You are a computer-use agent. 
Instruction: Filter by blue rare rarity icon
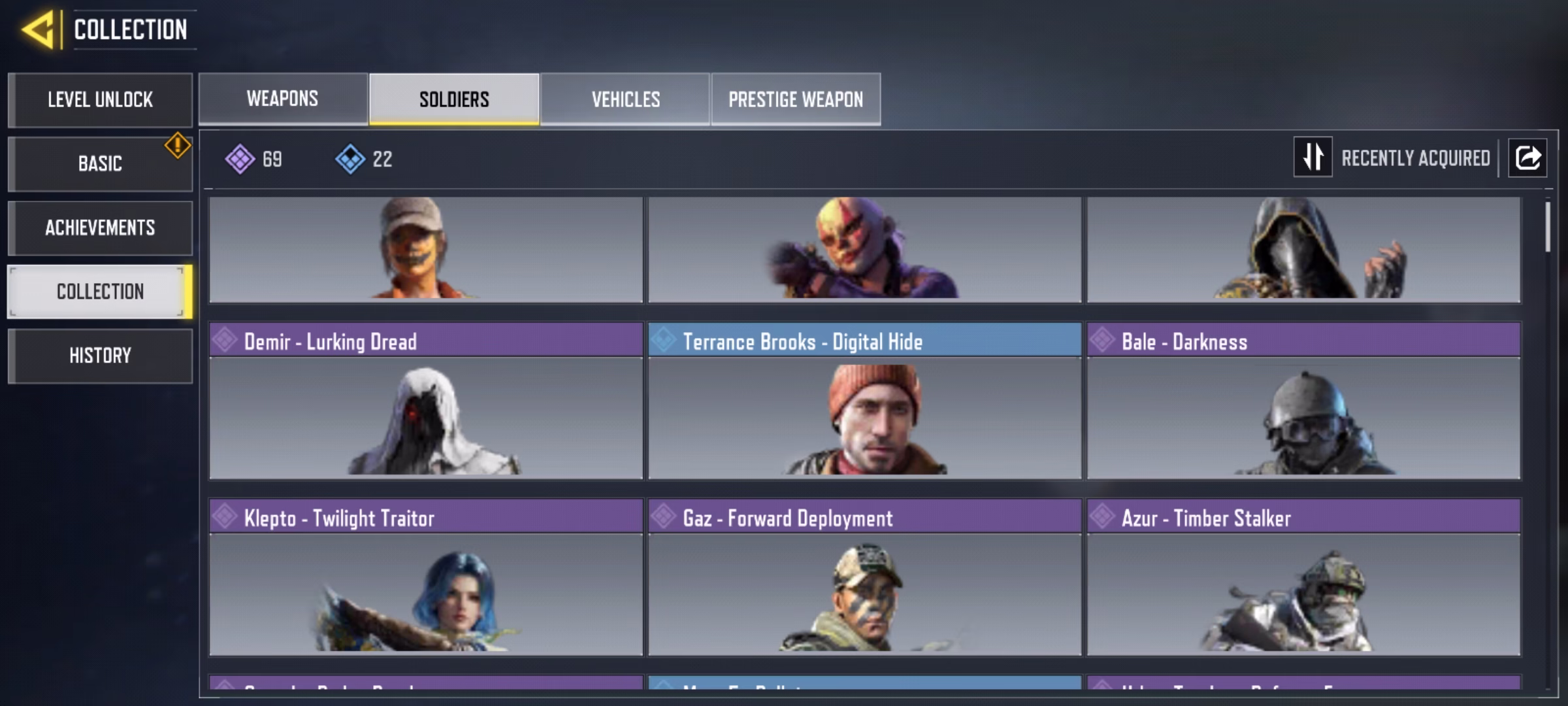click(x=351, y=159)
